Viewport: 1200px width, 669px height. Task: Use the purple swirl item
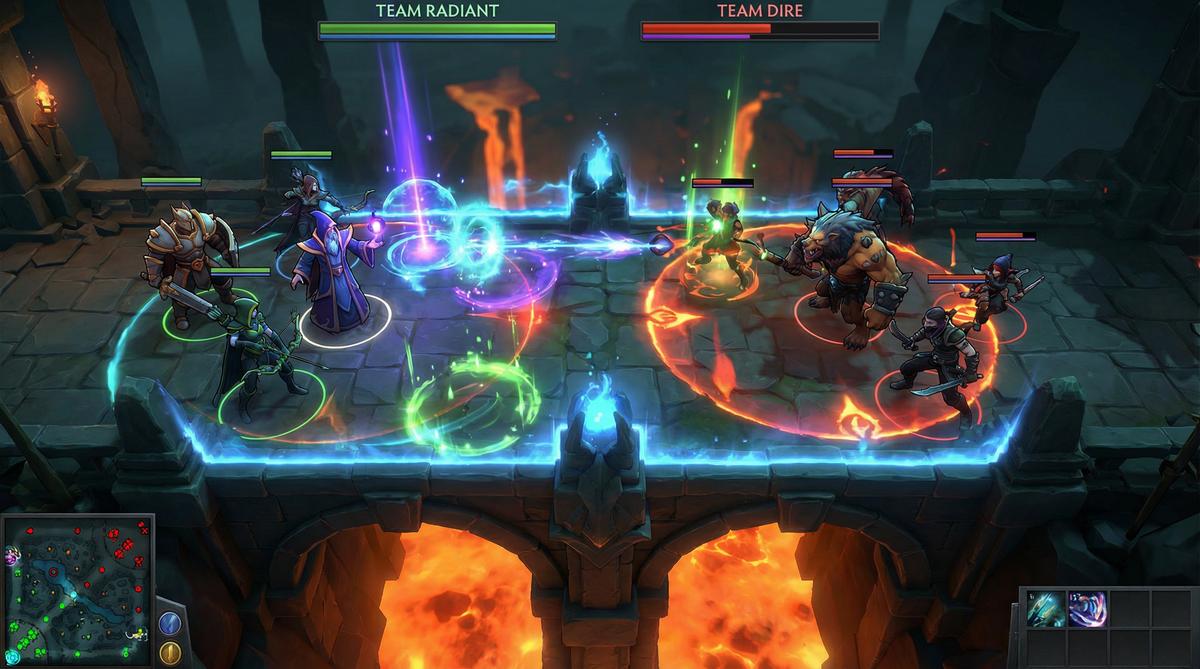(x=1087, y=609)
